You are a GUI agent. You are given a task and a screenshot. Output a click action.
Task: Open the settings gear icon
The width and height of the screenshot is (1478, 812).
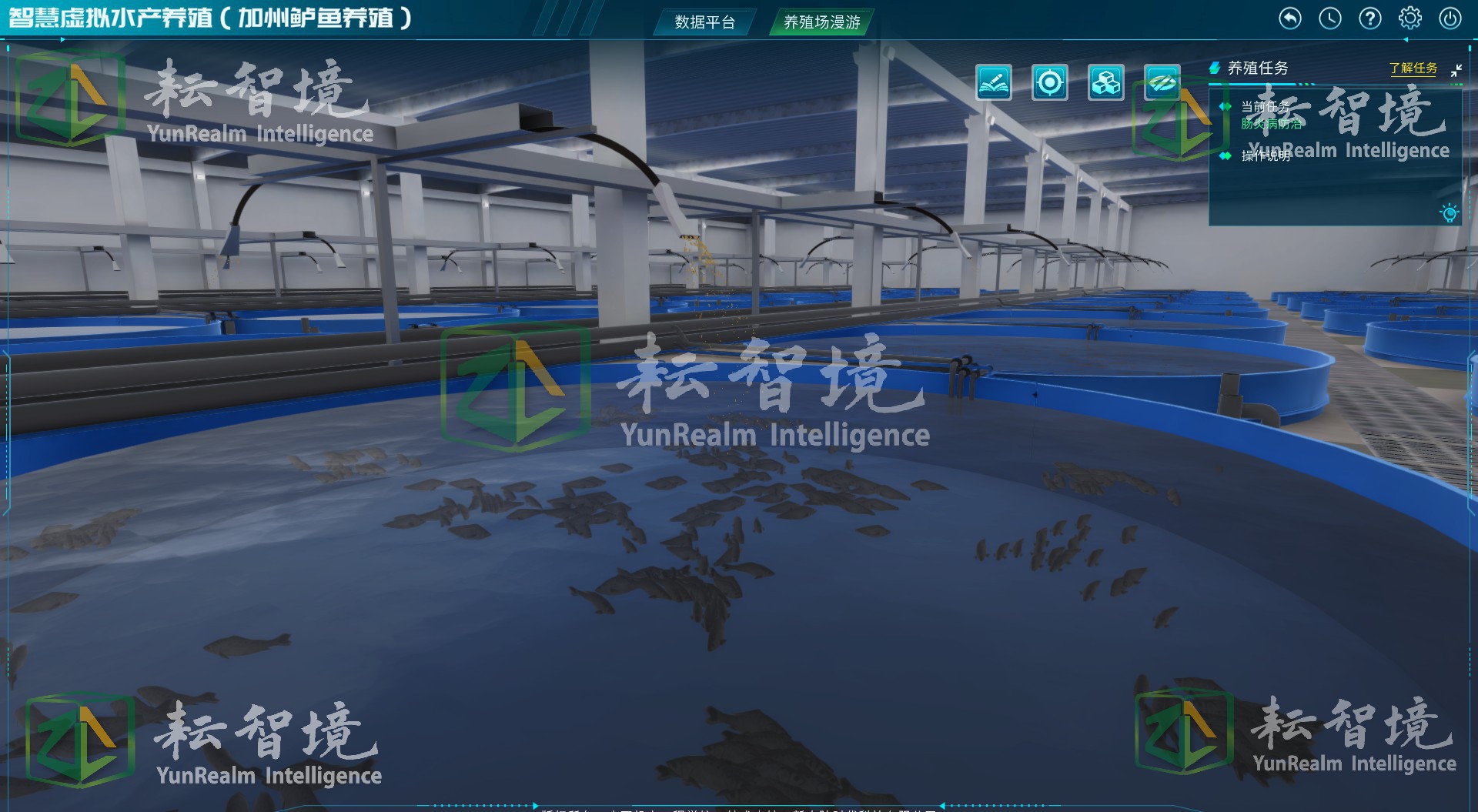point(1410,18)
